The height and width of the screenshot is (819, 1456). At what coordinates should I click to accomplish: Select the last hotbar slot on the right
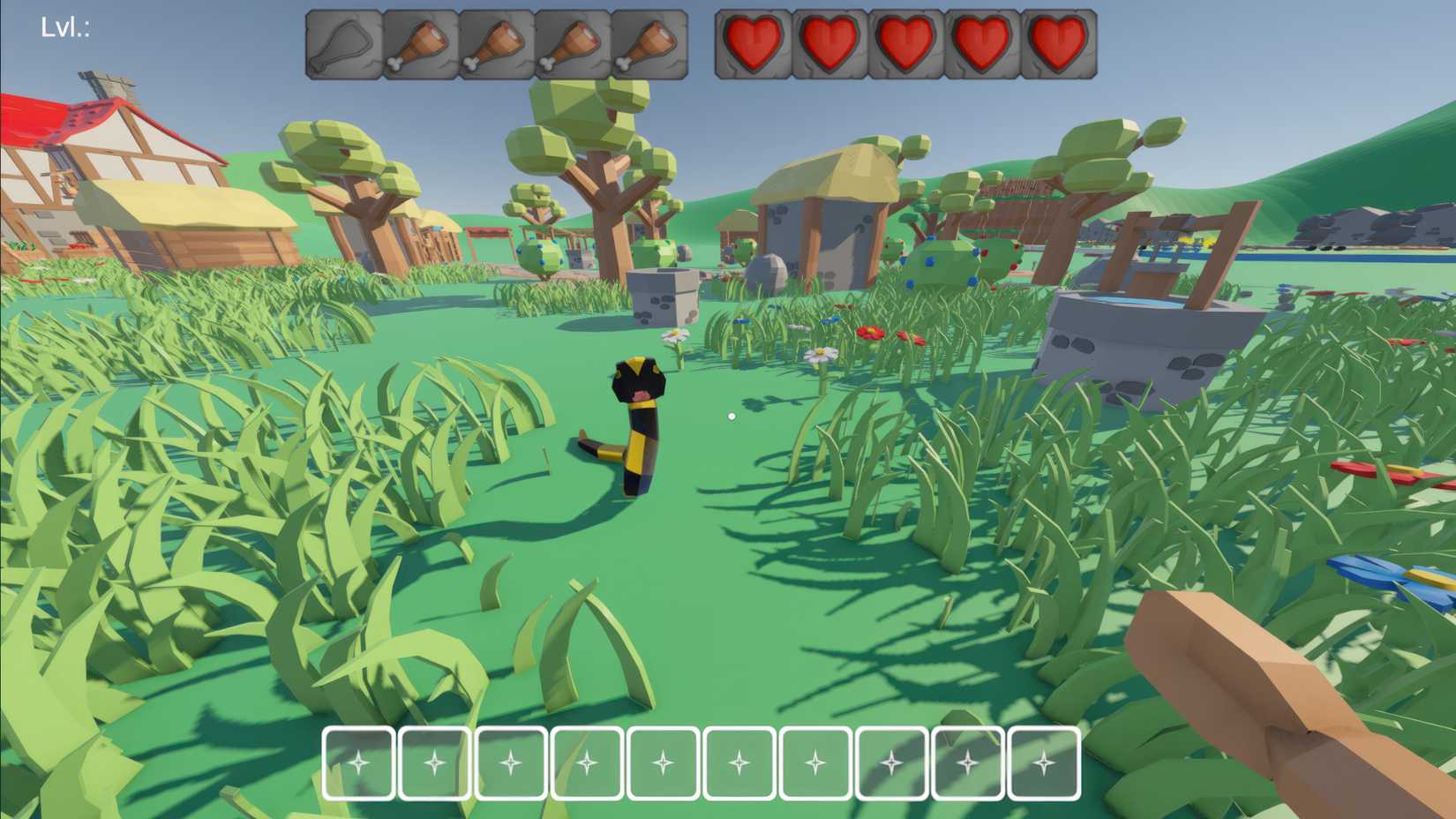point(1044,763)
